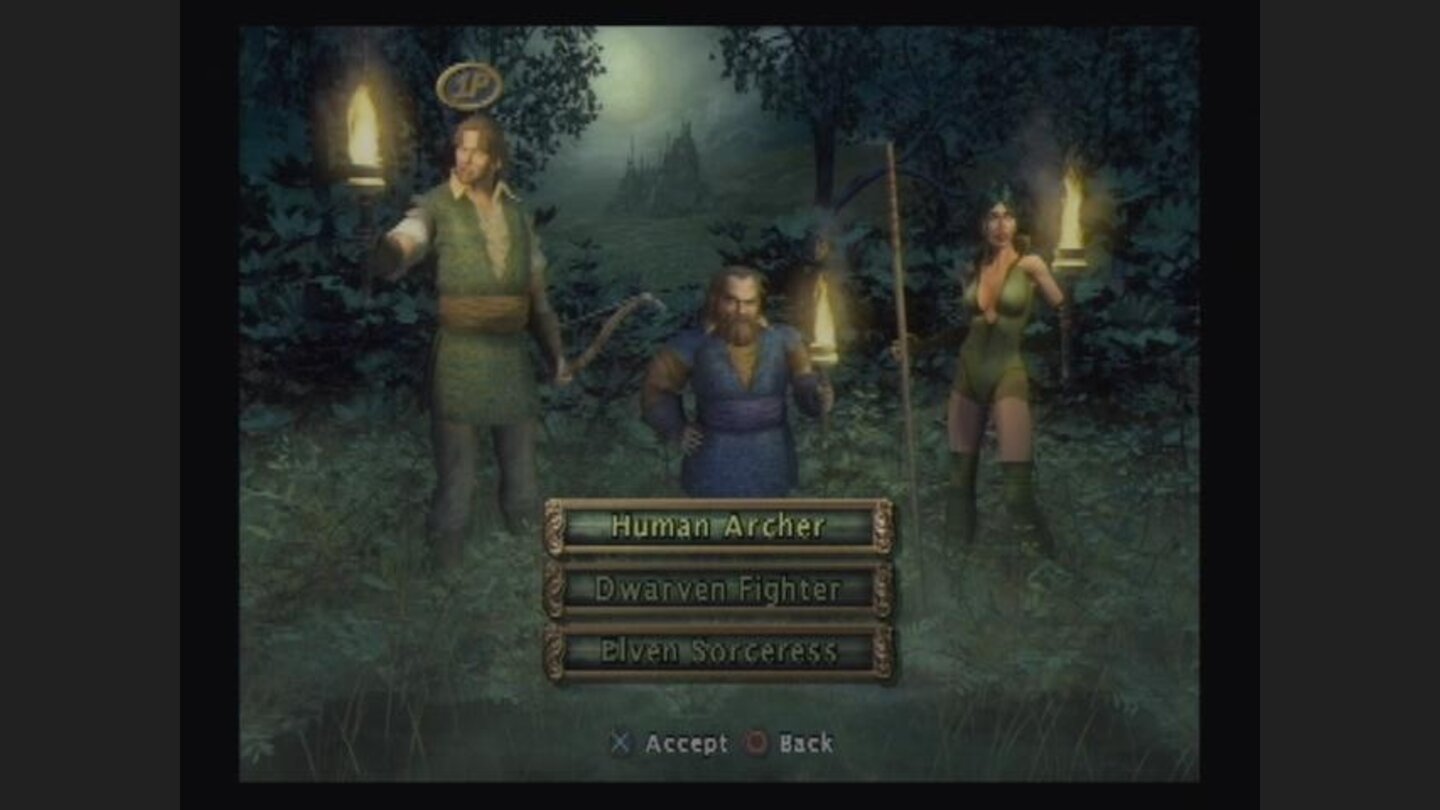1440x810 pixels.
Task: Click the 1P player indicator badge
Action: (x=468, y=86)
